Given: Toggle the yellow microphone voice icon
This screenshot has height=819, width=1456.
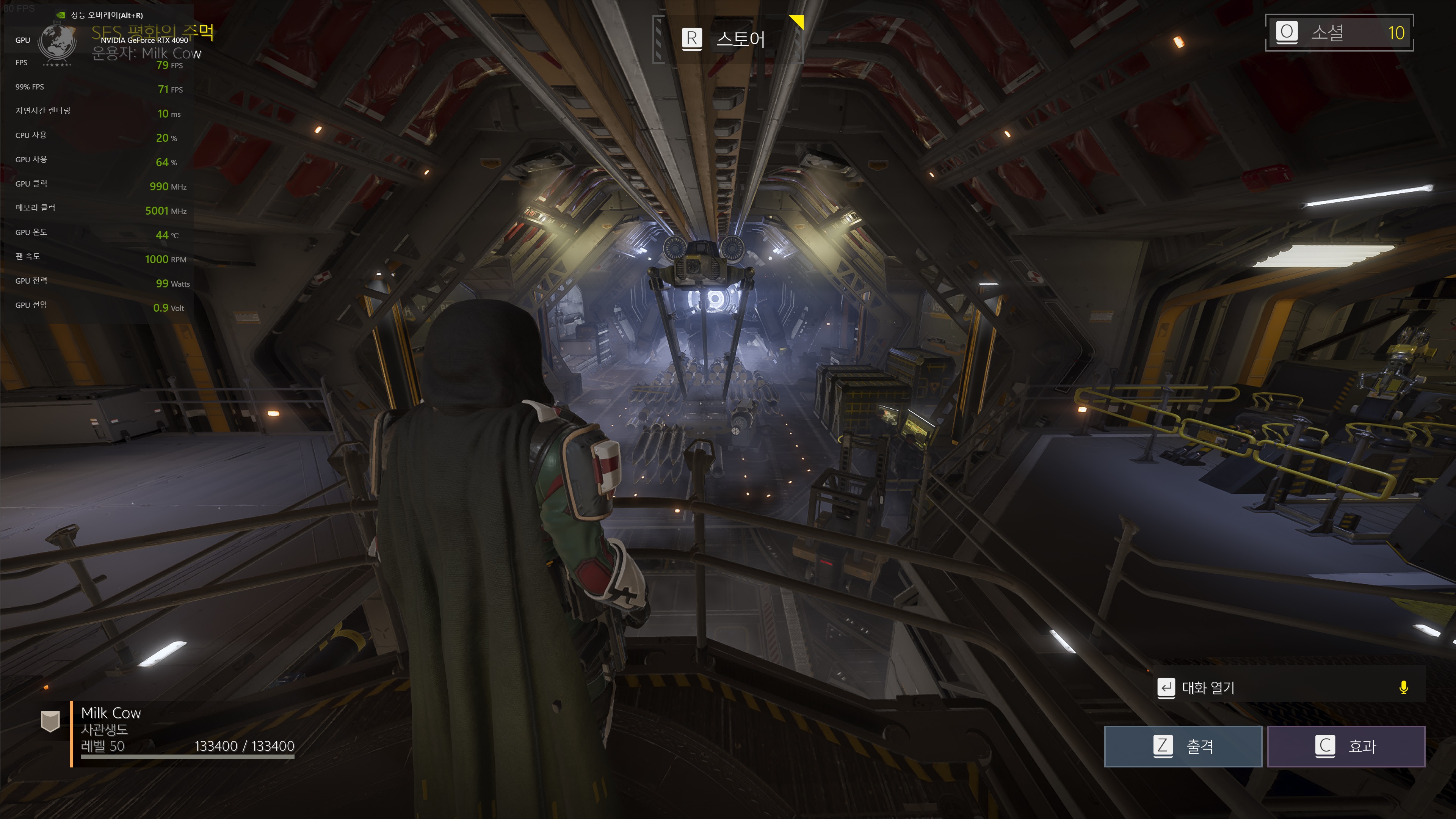Looking at the screenshot, I should [1403, 687].
